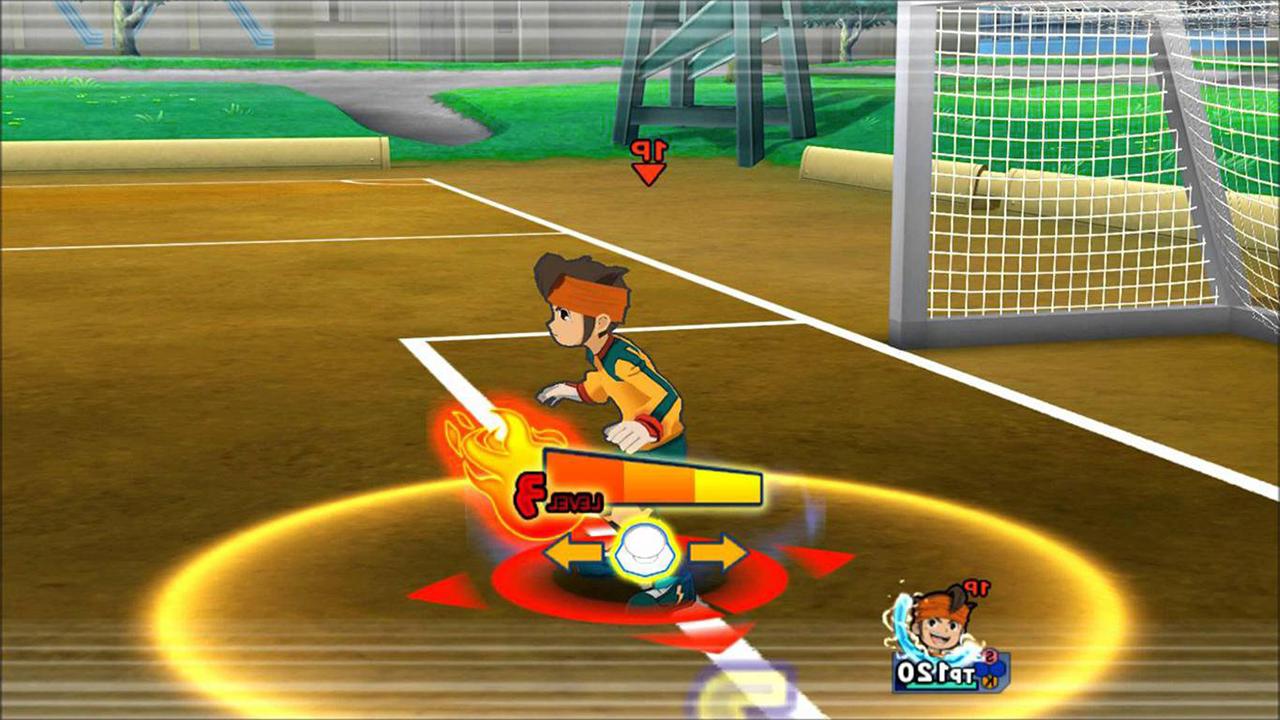Image resolution: width=1280 pixels, height=720 pixels.
Task: Click the S rank badge on the portrait
Action: click(991, 655)
